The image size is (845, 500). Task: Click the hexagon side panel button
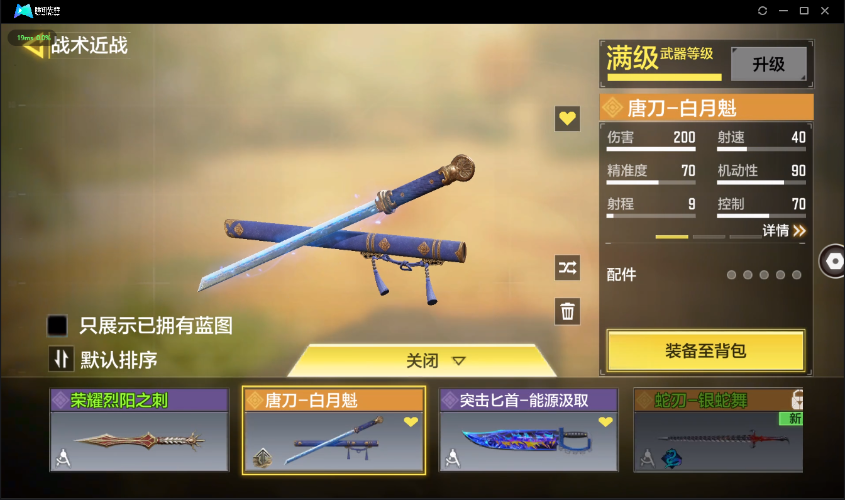(x=831, y=261)
